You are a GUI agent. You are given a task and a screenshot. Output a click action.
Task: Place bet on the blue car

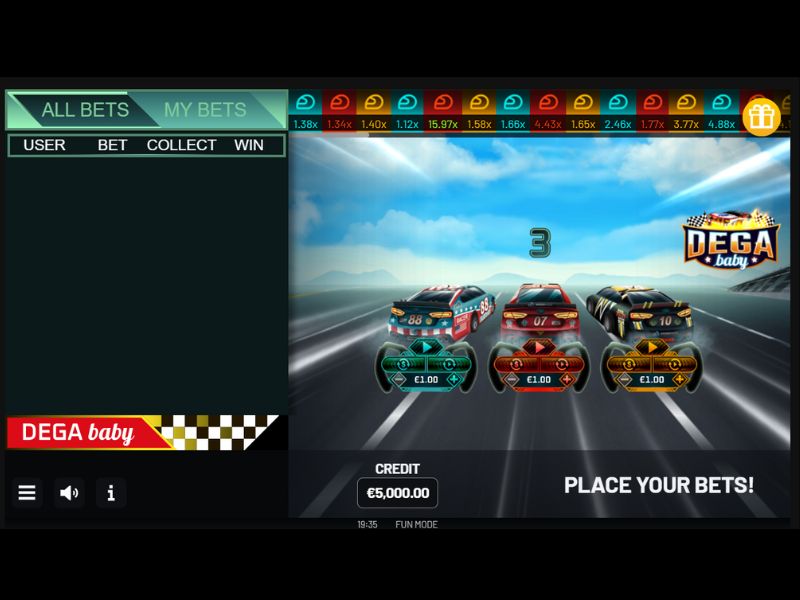pos(426,348)
